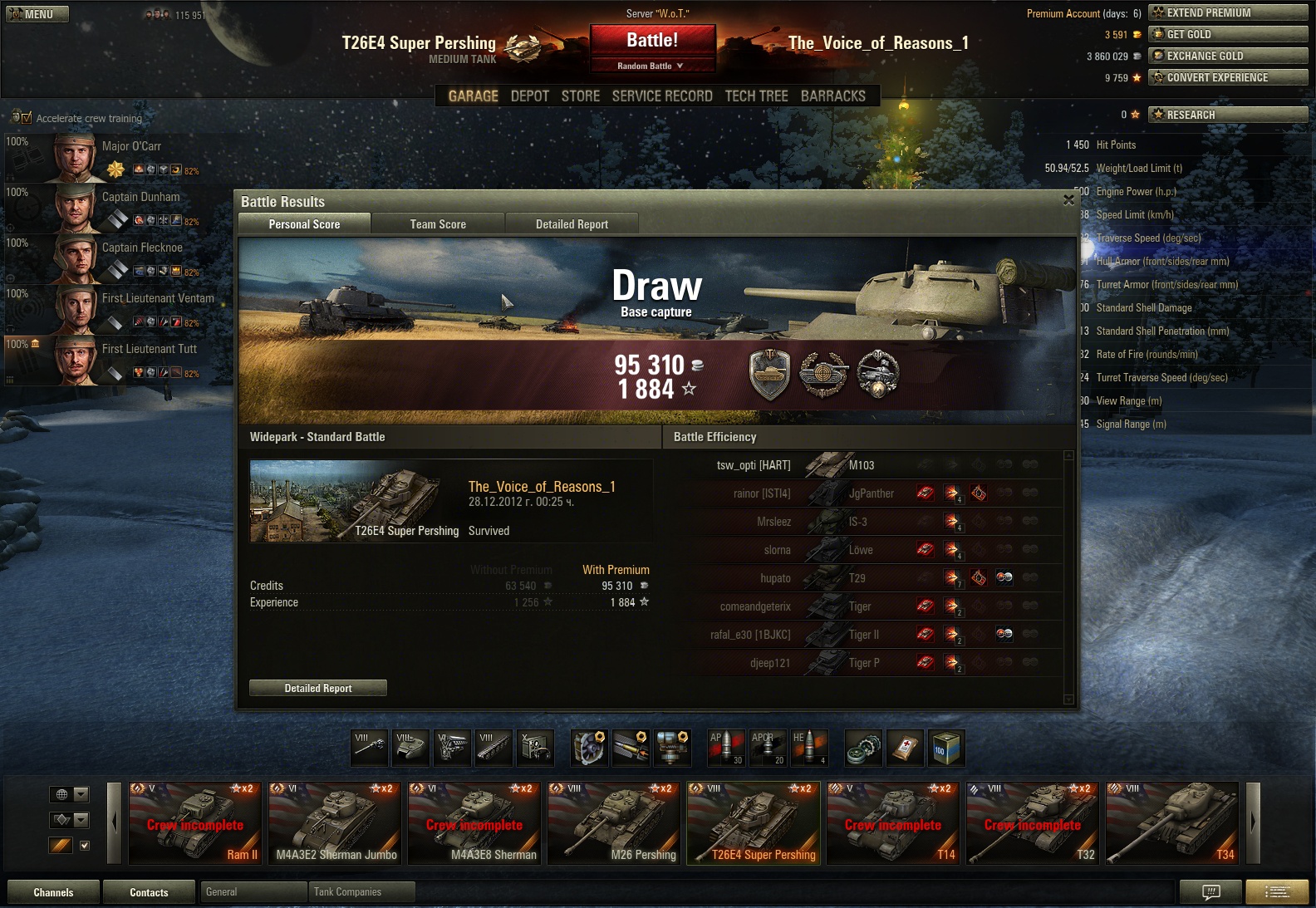Switch to the Depot tab
1316x908 pixels.
tap(529, 96)
